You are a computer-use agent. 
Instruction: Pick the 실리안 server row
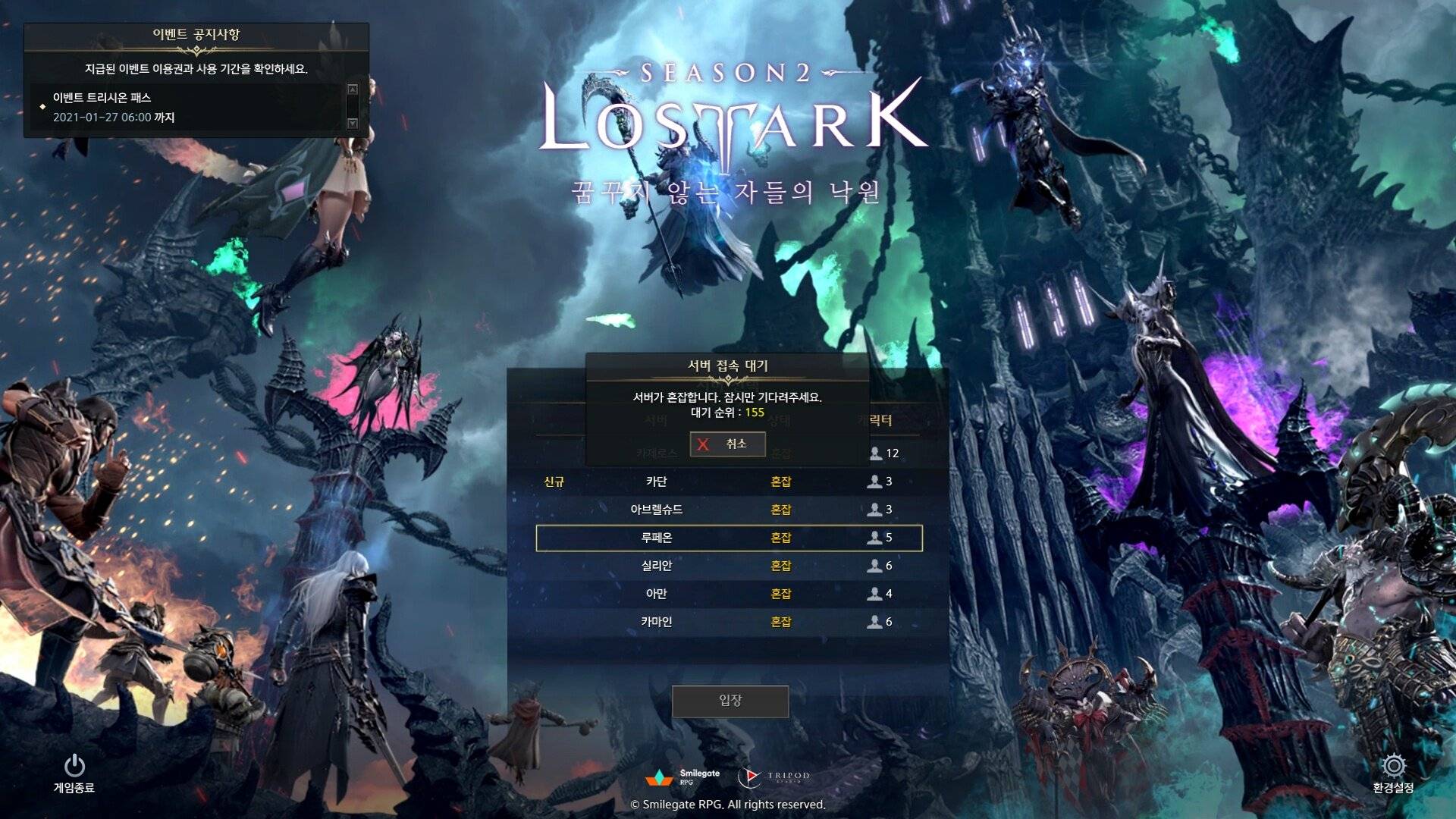point(729,566)
